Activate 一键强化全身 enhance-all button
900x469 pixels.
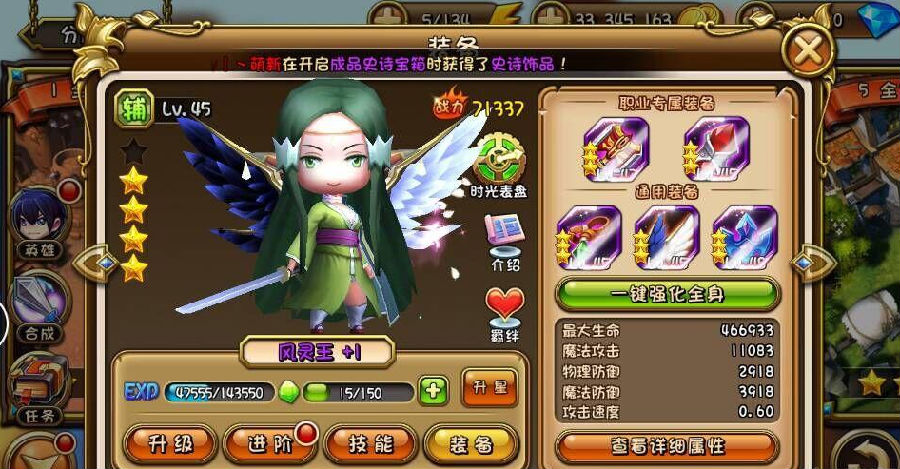point(667,296)
